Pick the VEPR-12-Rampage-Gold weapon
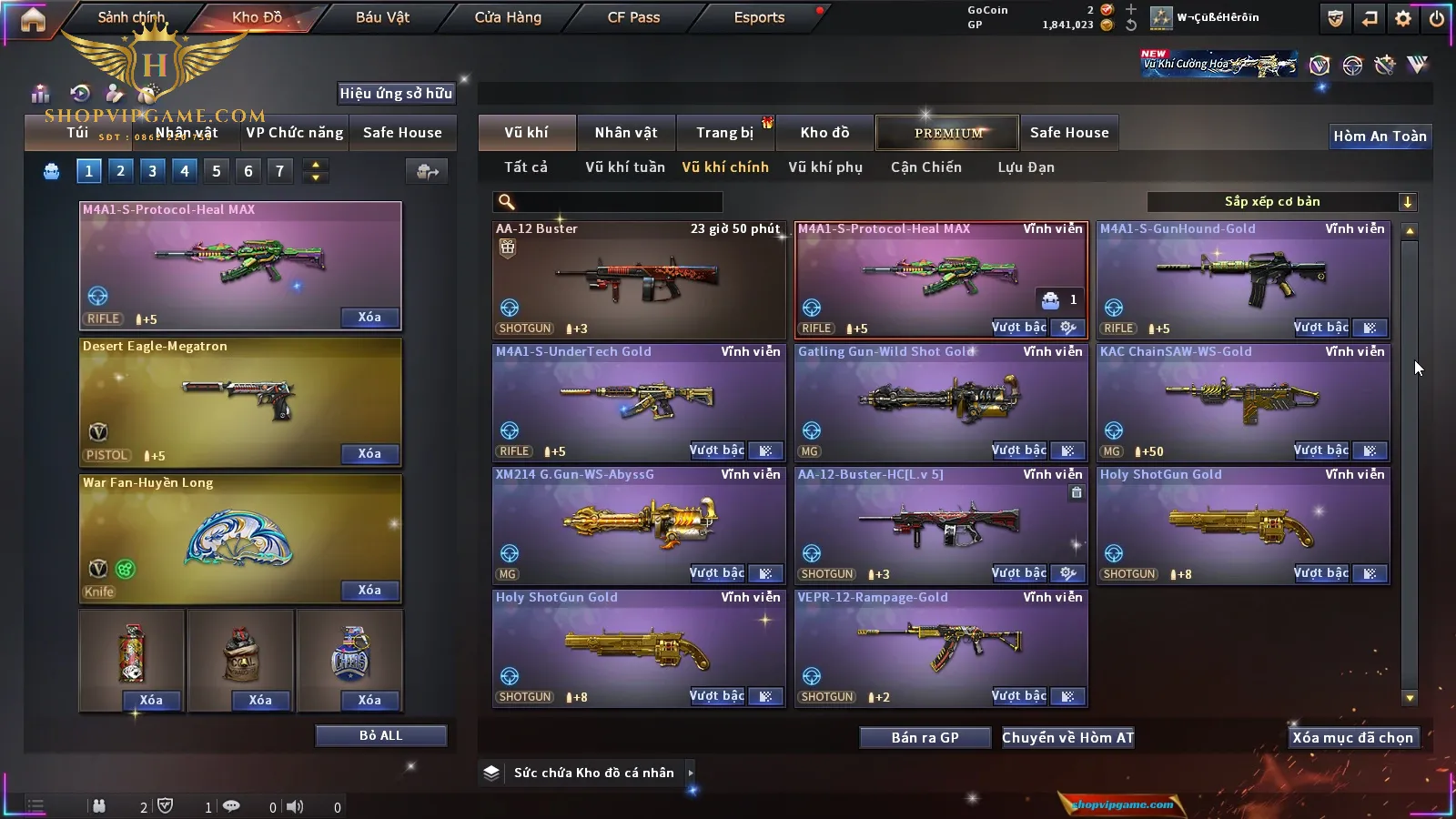The width and height of the screenshot is (1456, 819). pos(940,644)
